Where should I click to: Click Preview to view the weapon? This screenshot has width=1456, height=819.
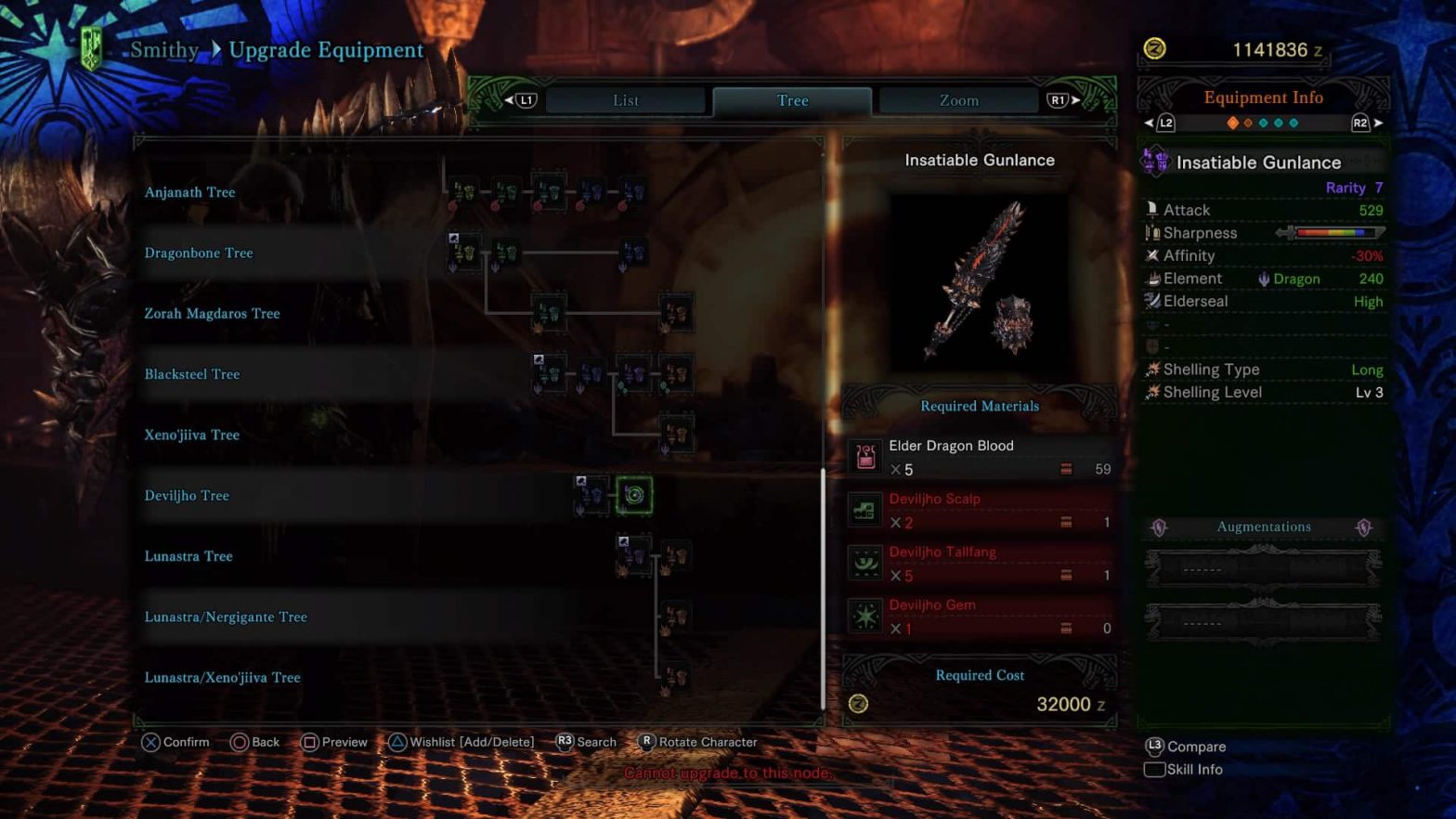click(334, 742)
